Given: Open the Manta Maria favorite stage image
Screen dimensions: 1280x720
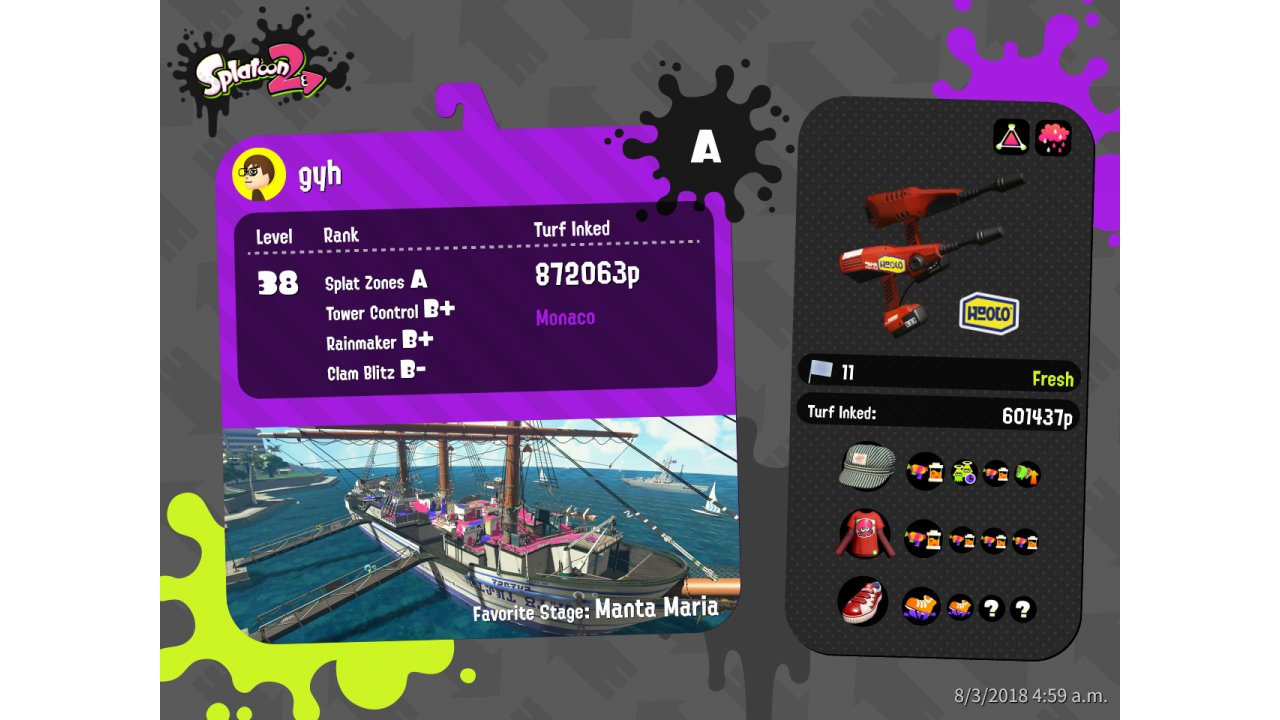Looking at the screenshot, I should 480,525.
